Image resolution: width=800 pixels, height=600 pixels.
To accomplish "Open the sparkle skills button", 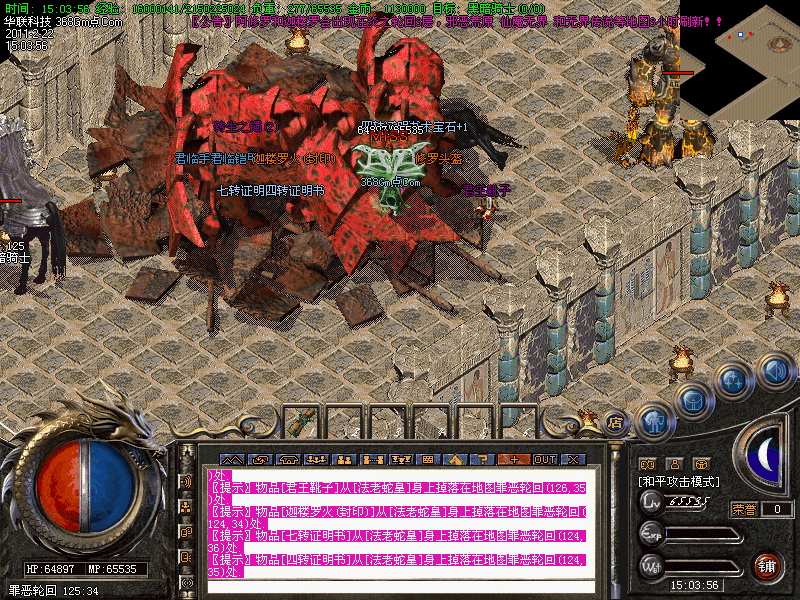I will [x=733, y=381].
